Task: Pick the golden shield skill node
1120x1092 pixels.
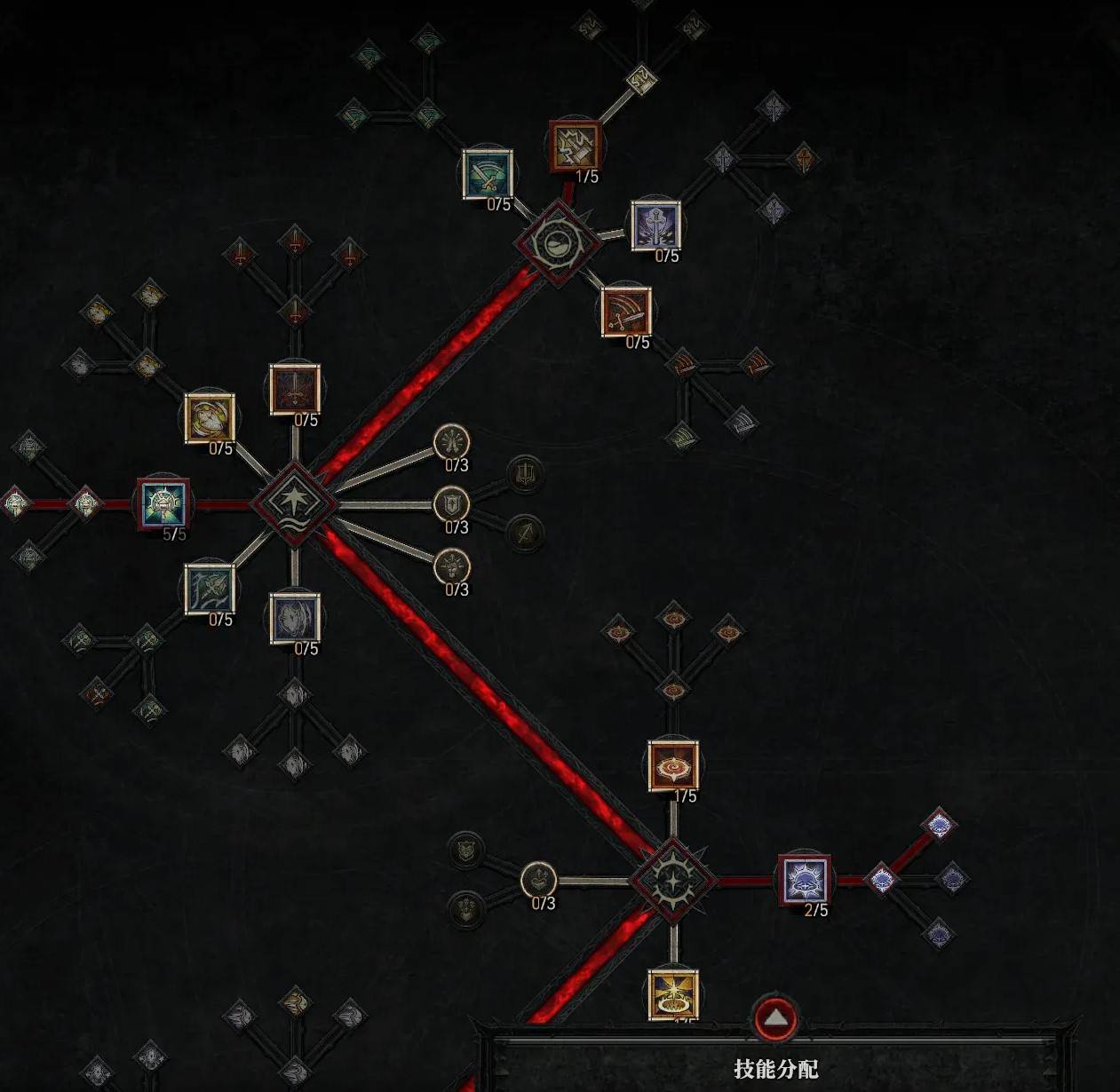Action: point(210,418)
